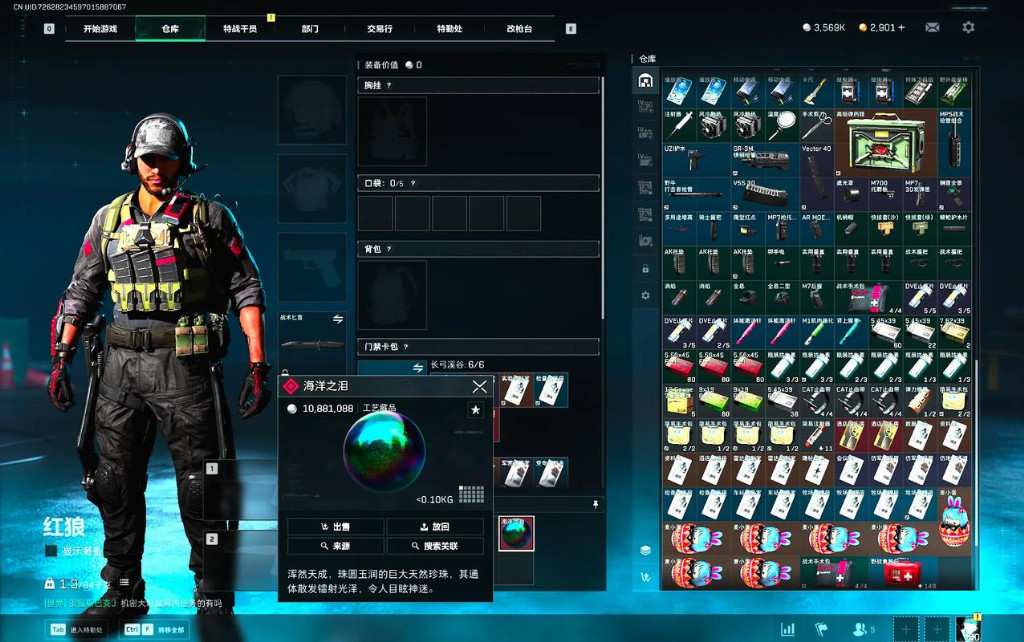The image size is (1024, 642).
Task: Click the 搜索关联 related search button
Action: pyautogui.click(x=435, y=546)
